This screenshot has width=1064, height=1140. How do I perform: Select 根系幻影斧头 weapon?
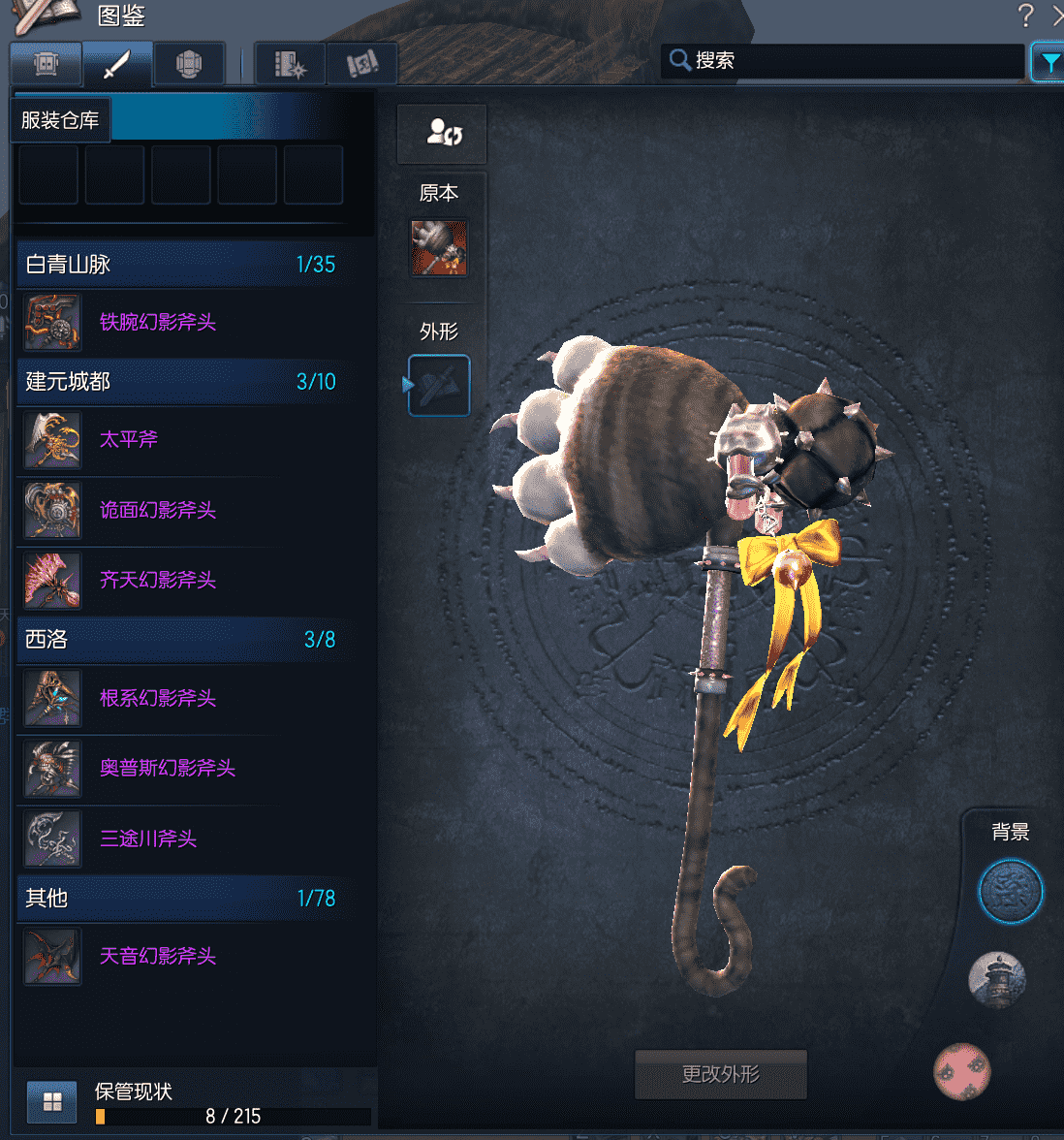[x=157, y=698]
